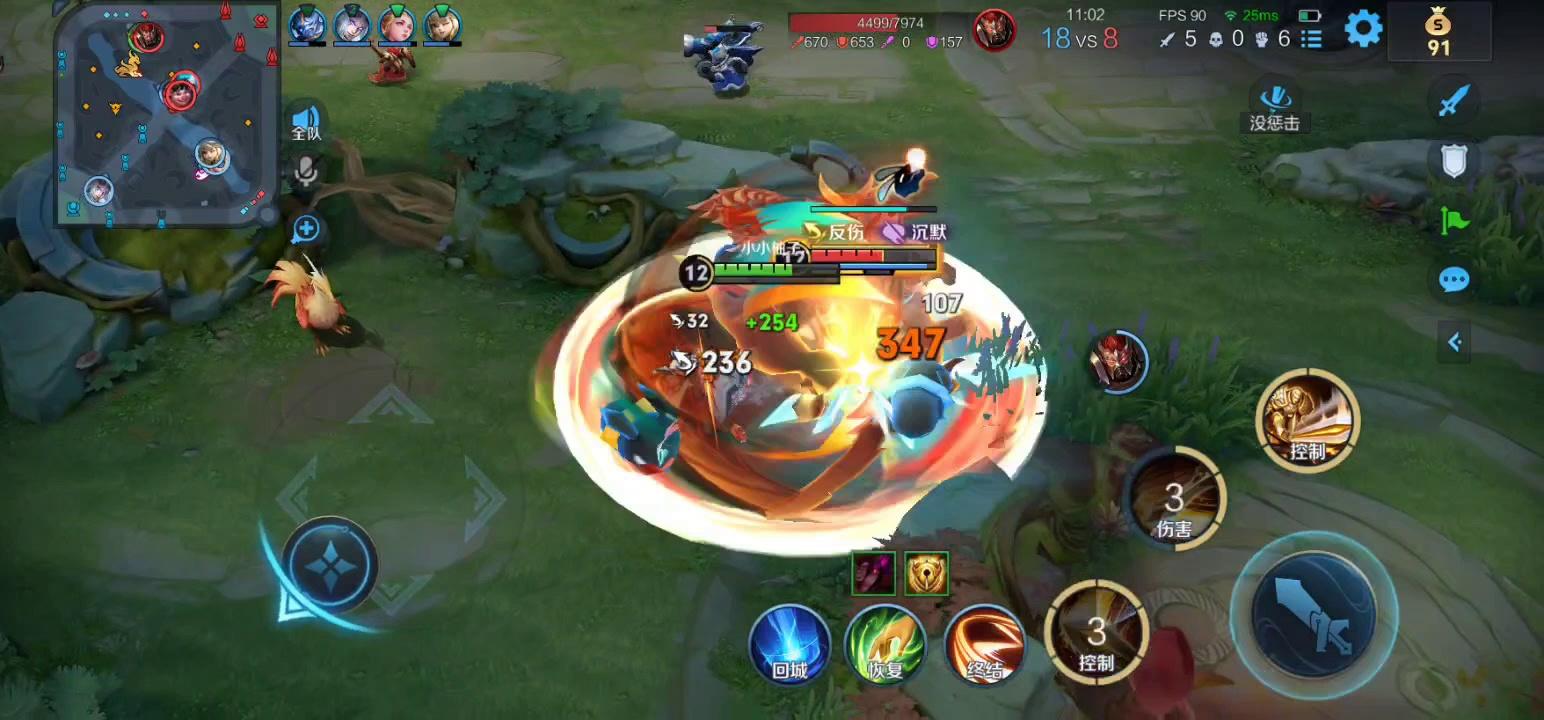The height and width of the screenshot is (720, 1544).
Task: Tap the 没惩击 no-smite indicator
Action: (1274, 105)
